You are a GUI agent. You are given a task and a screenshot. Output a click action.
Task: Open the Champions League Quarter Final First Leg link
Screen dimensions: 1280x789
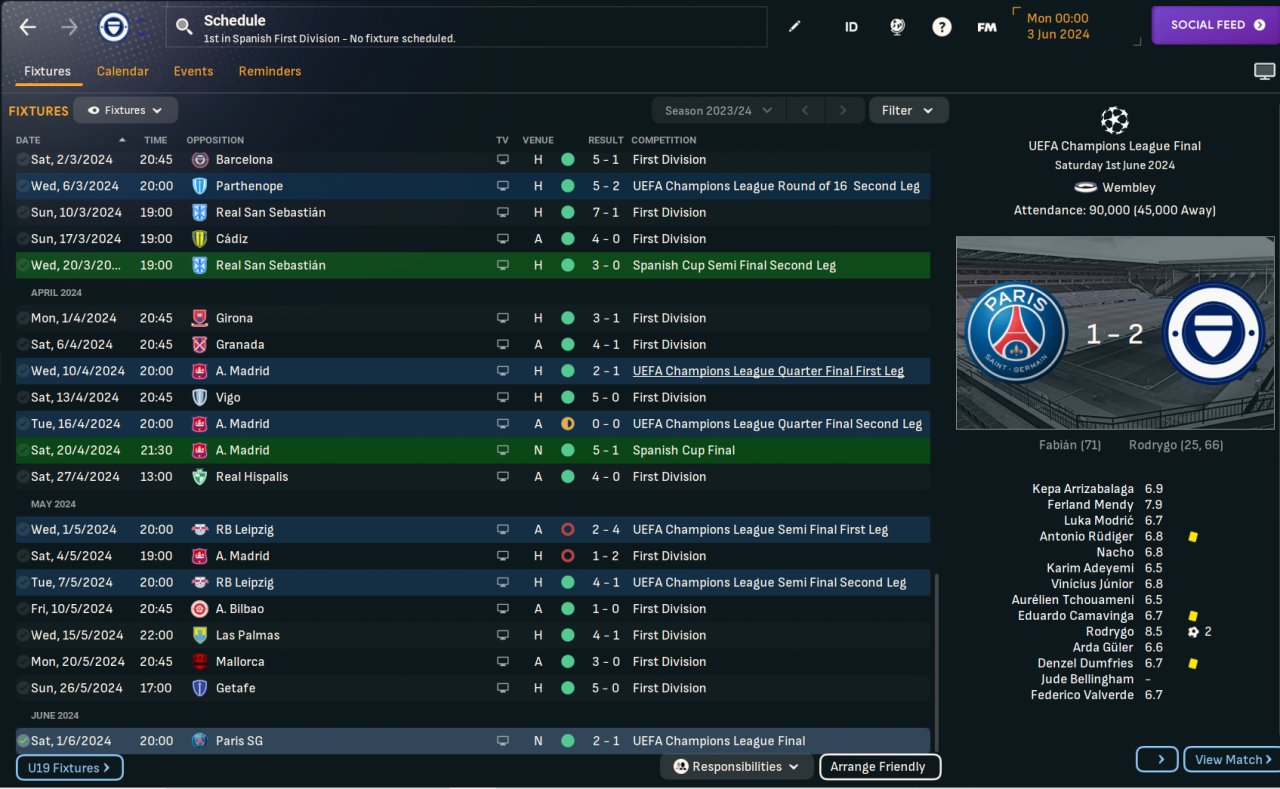(x=768, y=371)
